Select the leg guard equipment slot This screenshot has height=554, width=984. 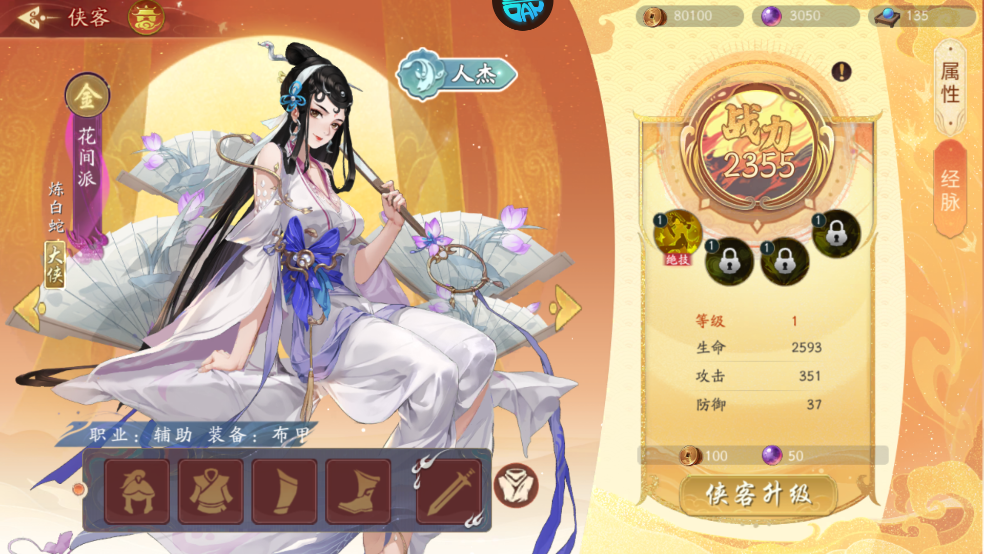coord(285,491)
